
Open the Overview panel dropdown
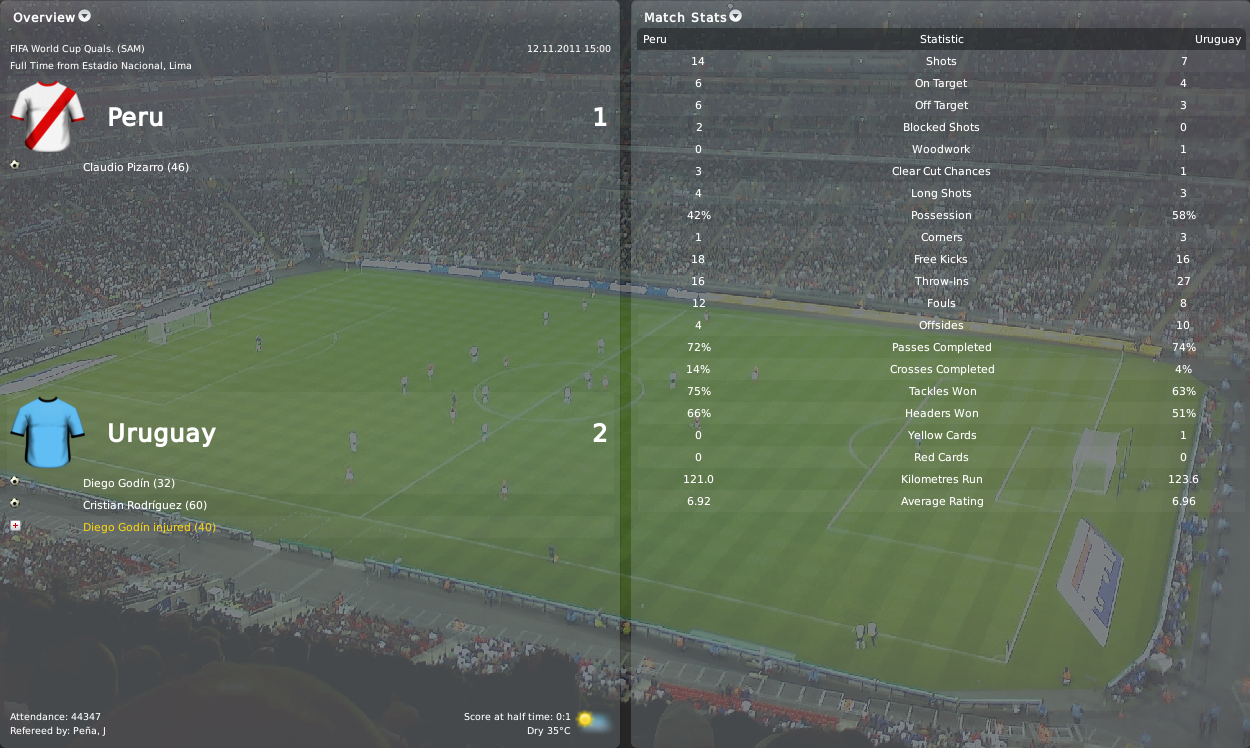tap(84, 16)
